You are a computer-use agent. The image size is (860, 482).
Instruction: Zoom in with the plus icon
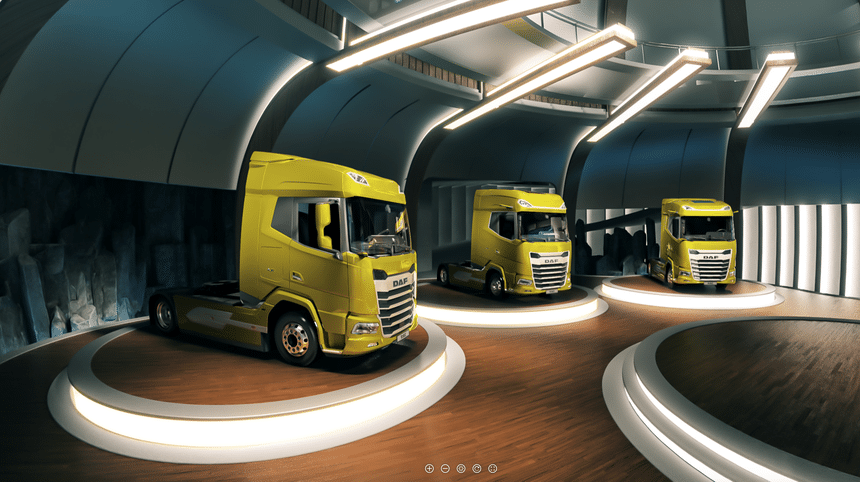(429, 468)
